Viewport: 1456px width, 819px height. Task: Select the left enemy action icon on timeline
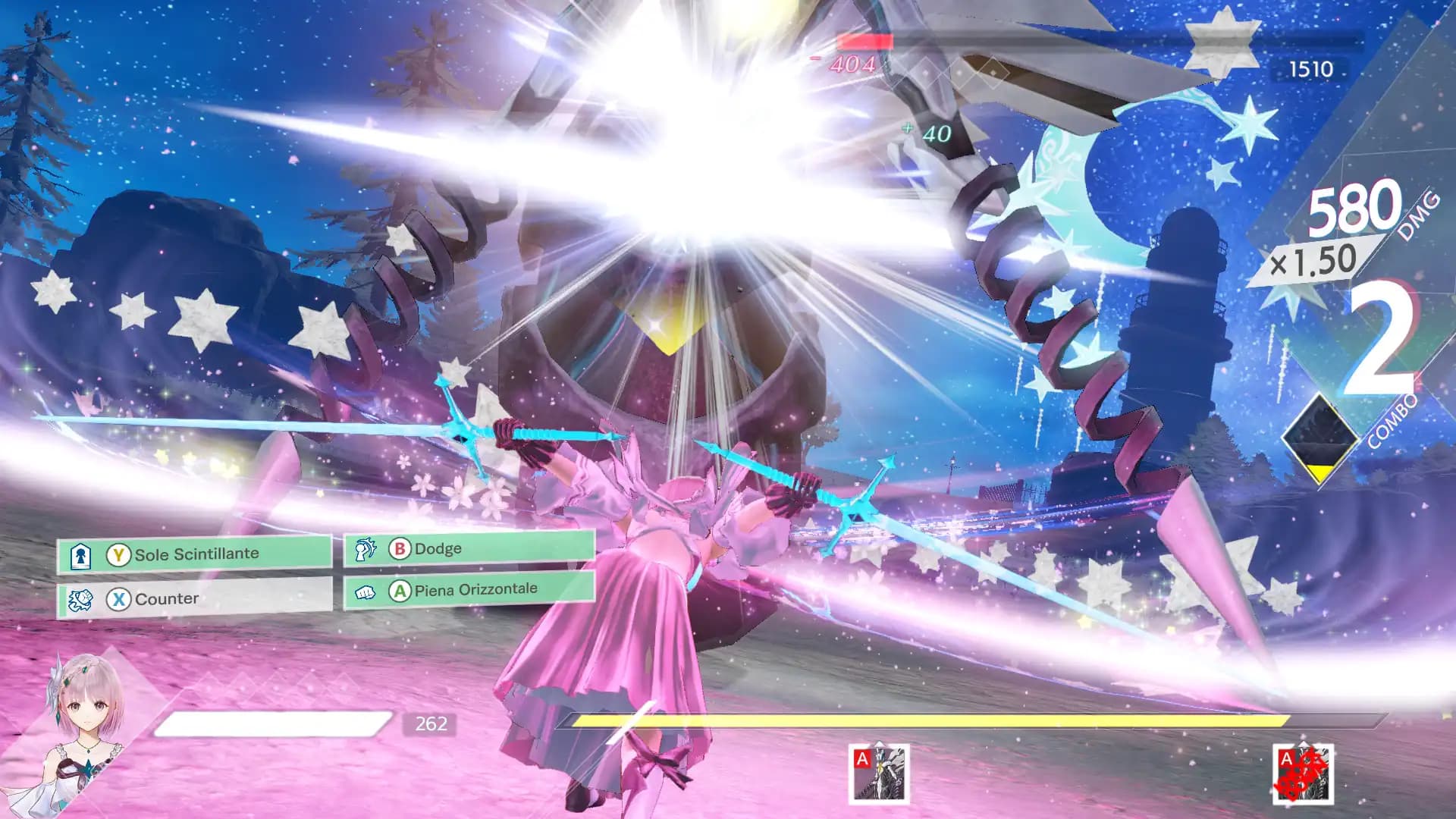tap(880, 775)
